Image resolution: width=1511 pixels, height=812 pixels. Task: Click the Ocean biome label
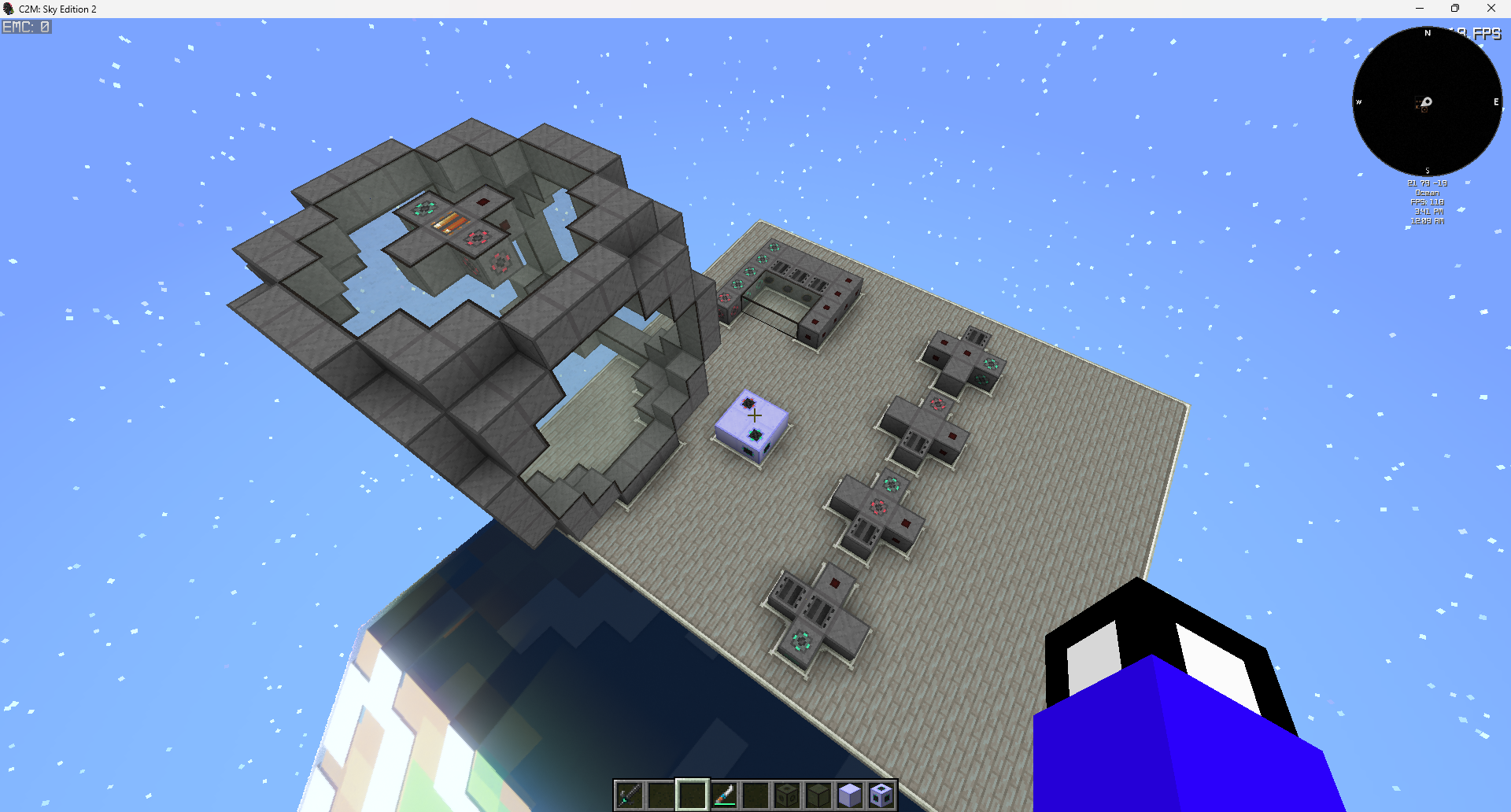pyautogui.click(x=1427, y=192)
